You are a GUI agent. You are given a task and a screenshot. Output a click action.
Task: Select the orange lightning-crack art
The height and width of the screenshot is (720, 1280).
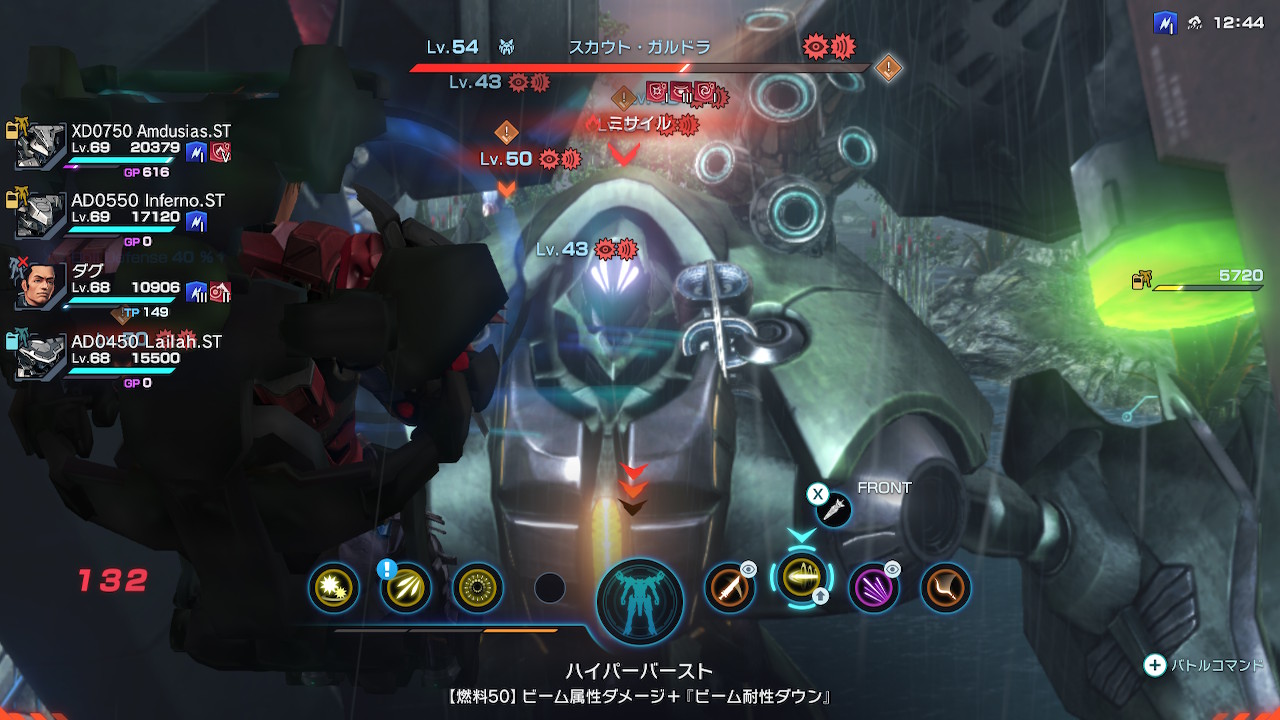click(946, 588)
